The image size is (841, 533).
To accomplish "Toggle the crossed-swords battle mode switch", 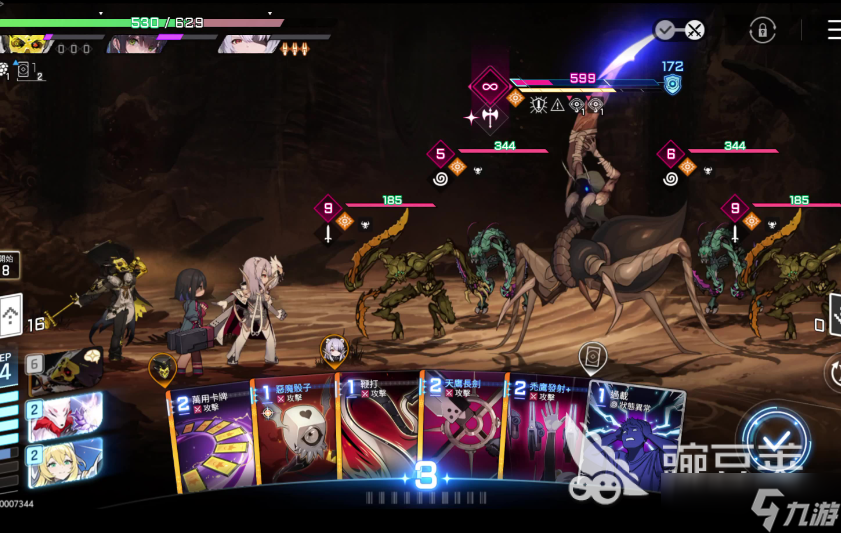I will pyautogui.click(x=680, y=30).
